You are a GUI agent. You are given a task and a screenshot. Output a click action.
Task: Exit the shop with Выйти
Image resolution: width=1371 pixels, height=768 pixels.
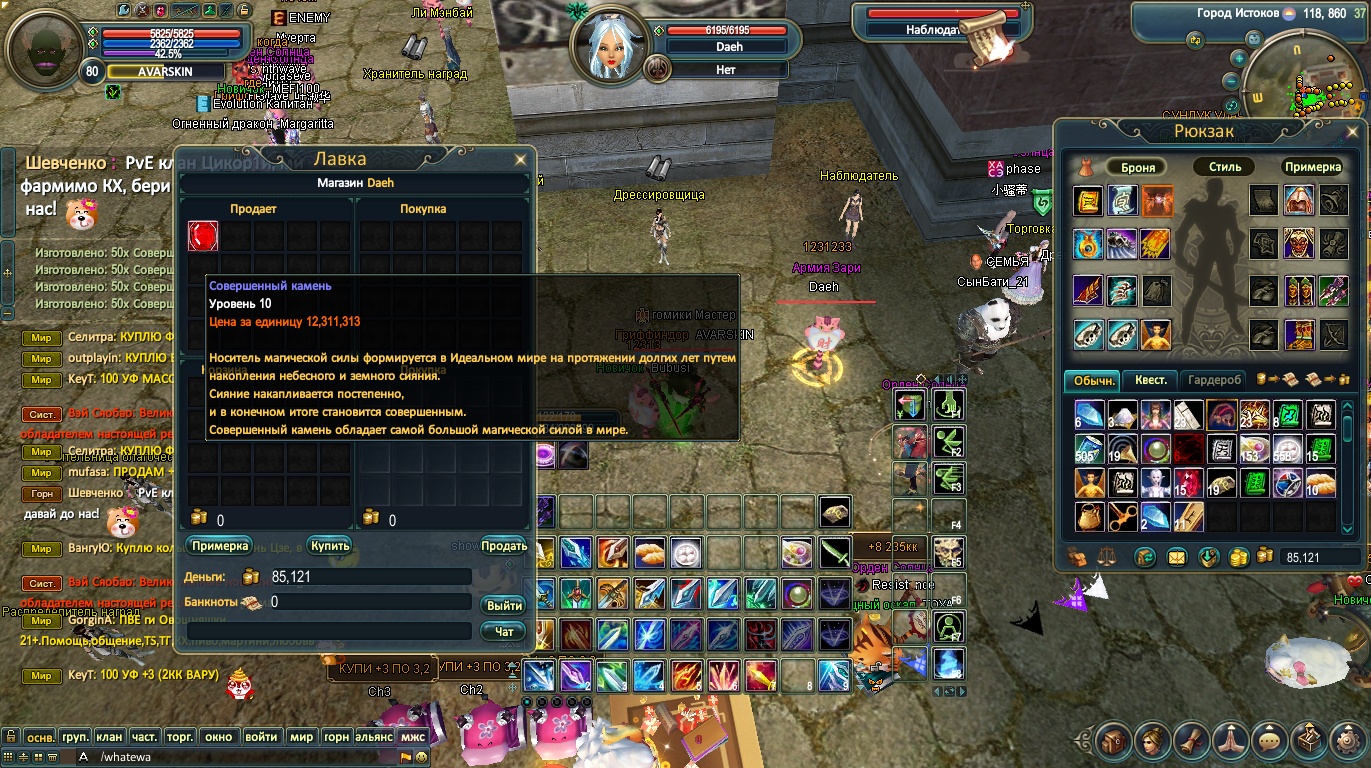tap(504, 605)
